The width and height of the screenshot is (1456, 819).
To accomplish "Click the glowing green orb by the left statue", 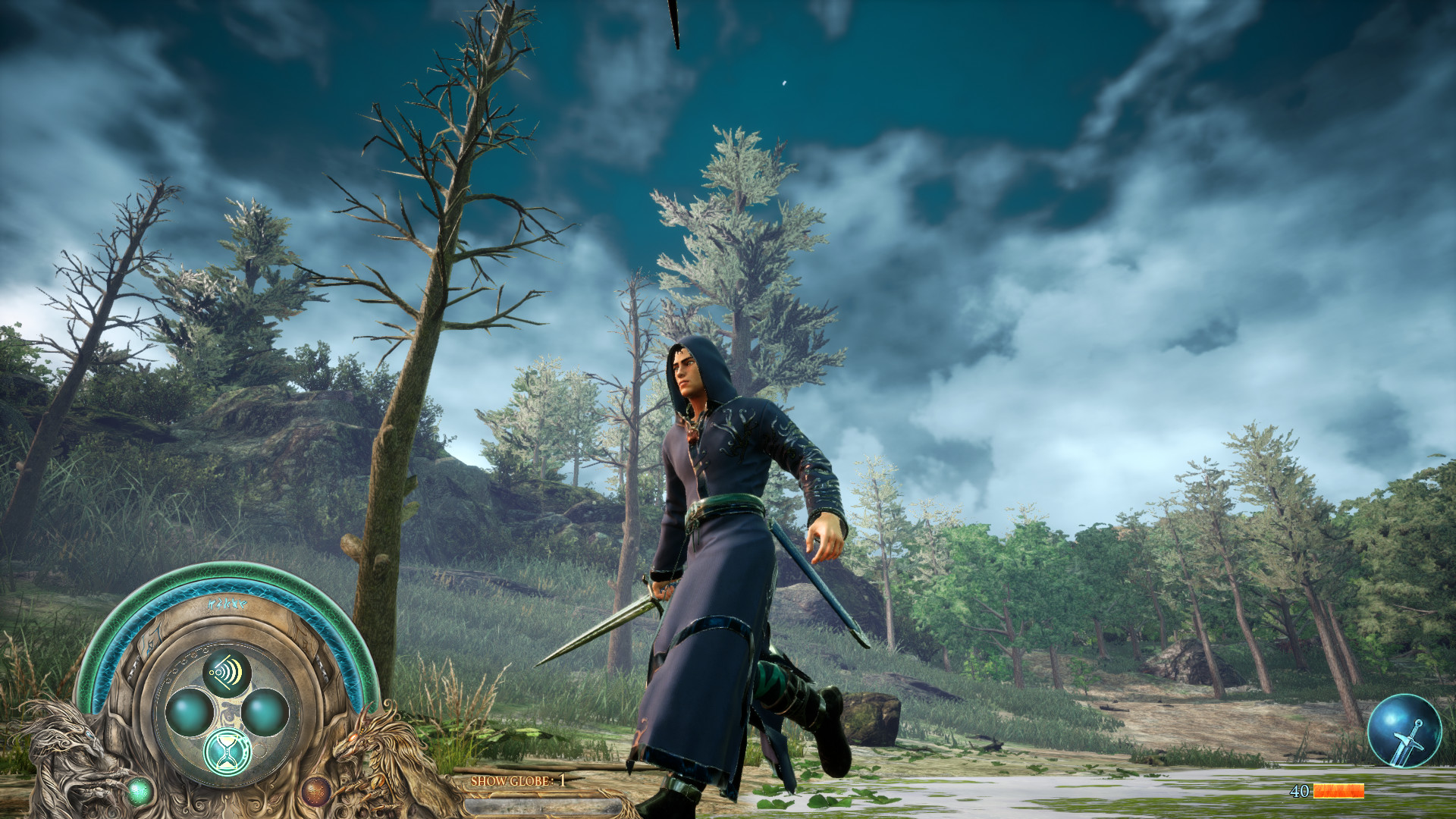I will coord(140,791).
